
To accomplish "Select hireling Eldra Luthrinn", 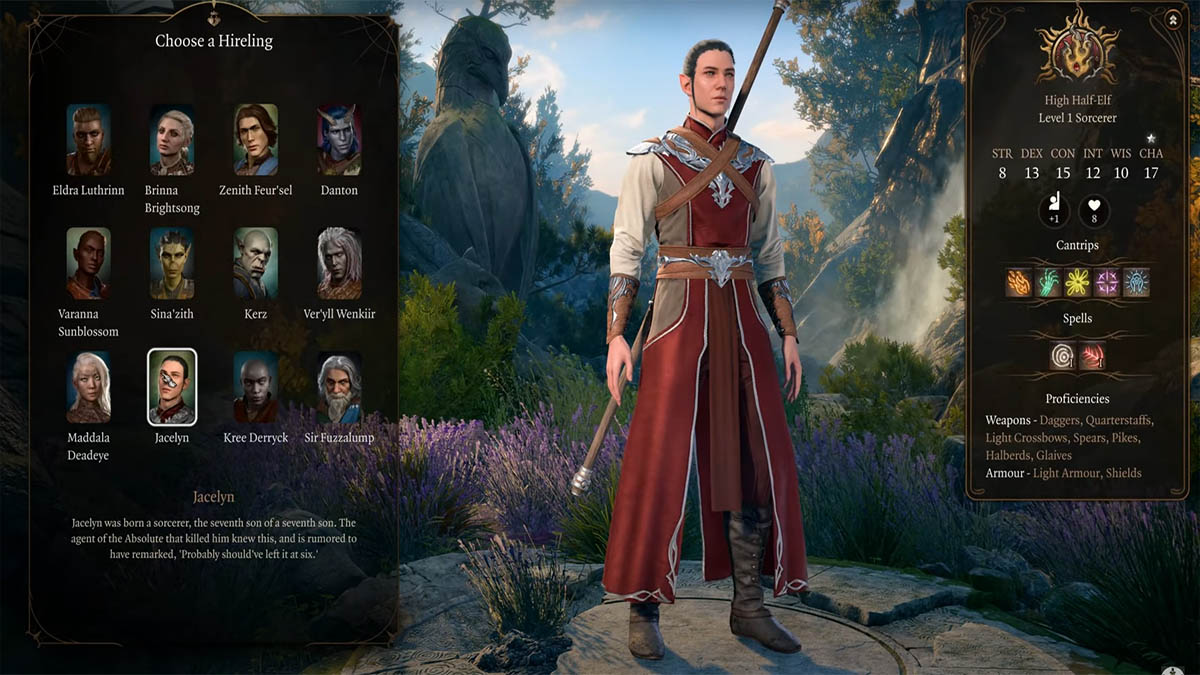I will point(88,140).
